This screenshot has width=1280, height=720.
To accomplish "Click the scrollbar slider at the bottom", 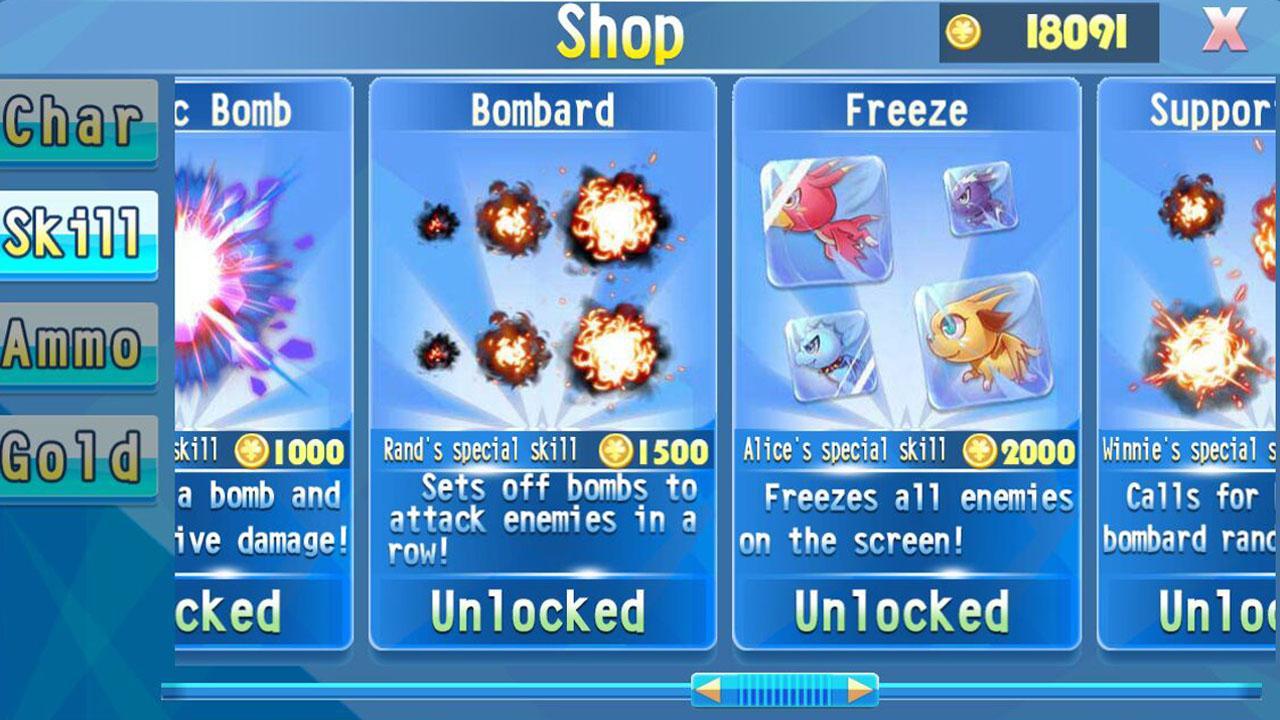I will coord(776,691).
